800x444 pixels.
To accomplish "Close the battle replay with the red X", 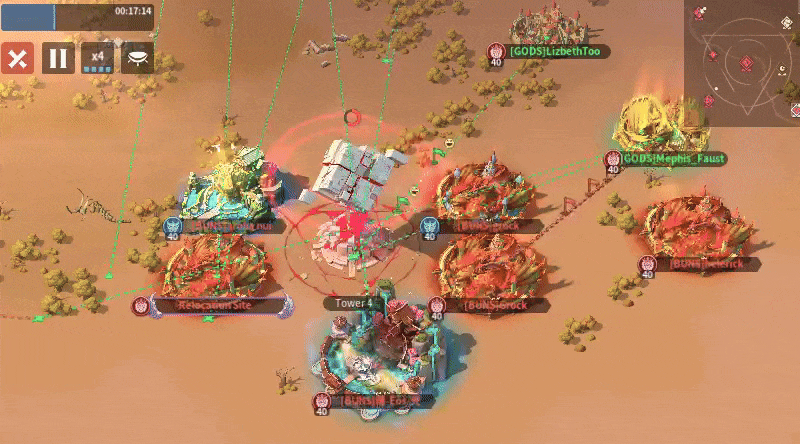I will tap(17, 57).
